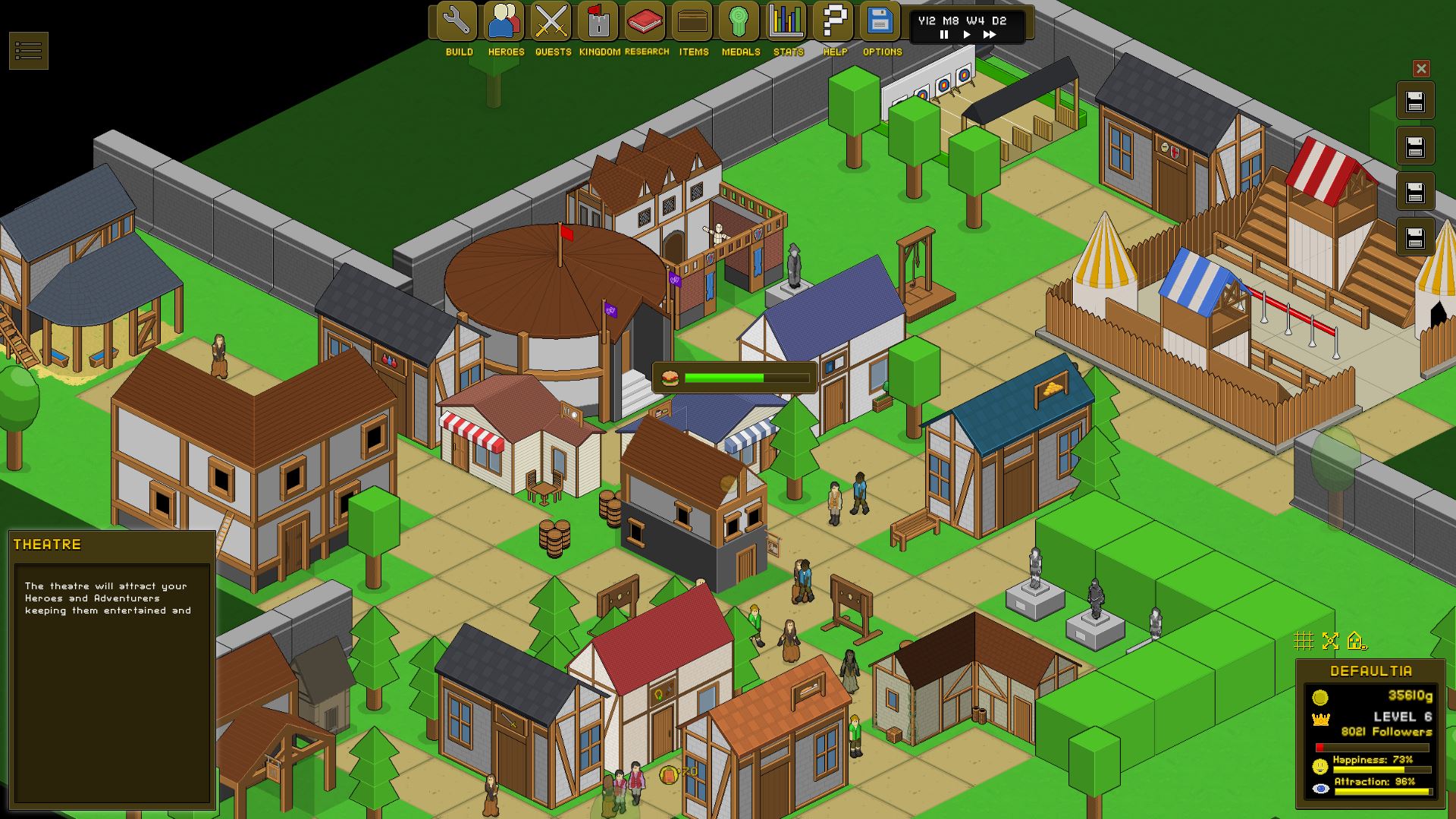Open the Build menu
This screenshot has height=819, width=1456.
pyautogui.click(x=458, y=22)
